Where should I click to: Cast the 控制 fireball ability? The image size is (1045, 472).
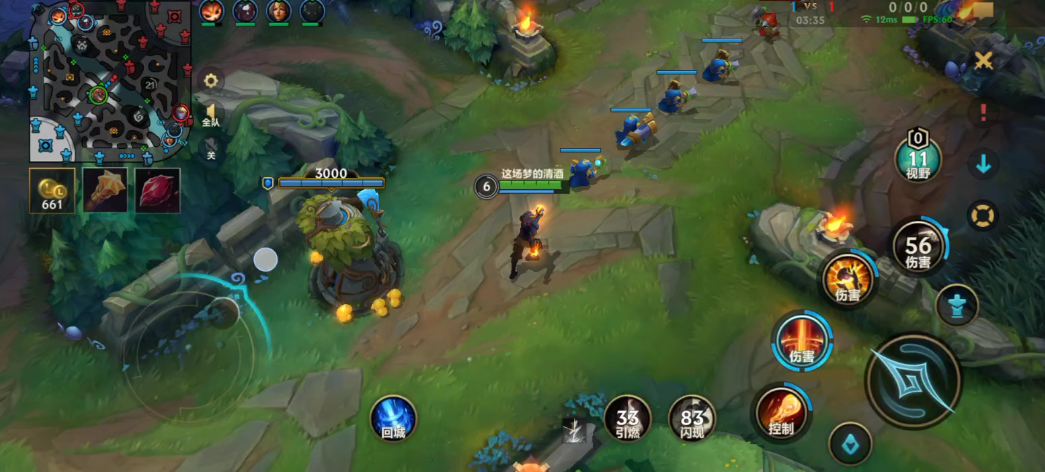click(x=781, y=412)
